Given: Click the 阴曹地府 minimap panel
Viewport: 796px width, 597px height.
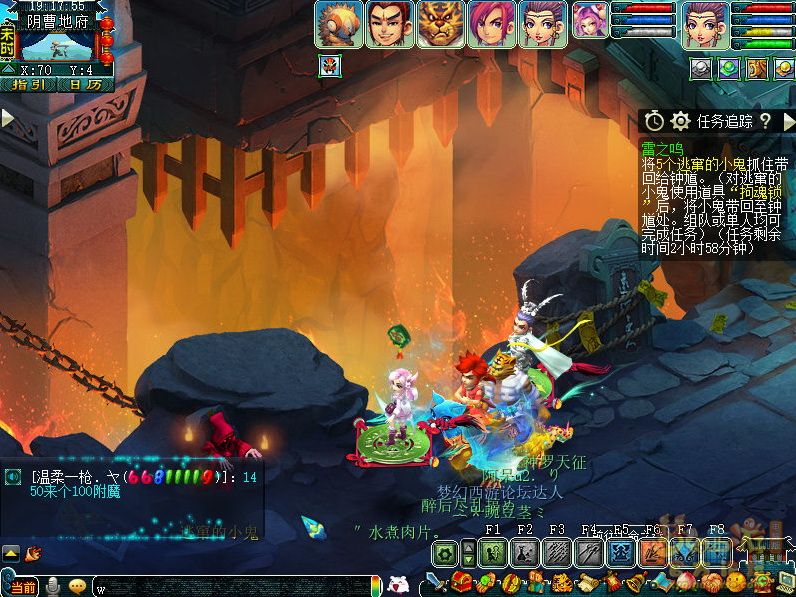Looking at the screenshot, I should (57, 40).
